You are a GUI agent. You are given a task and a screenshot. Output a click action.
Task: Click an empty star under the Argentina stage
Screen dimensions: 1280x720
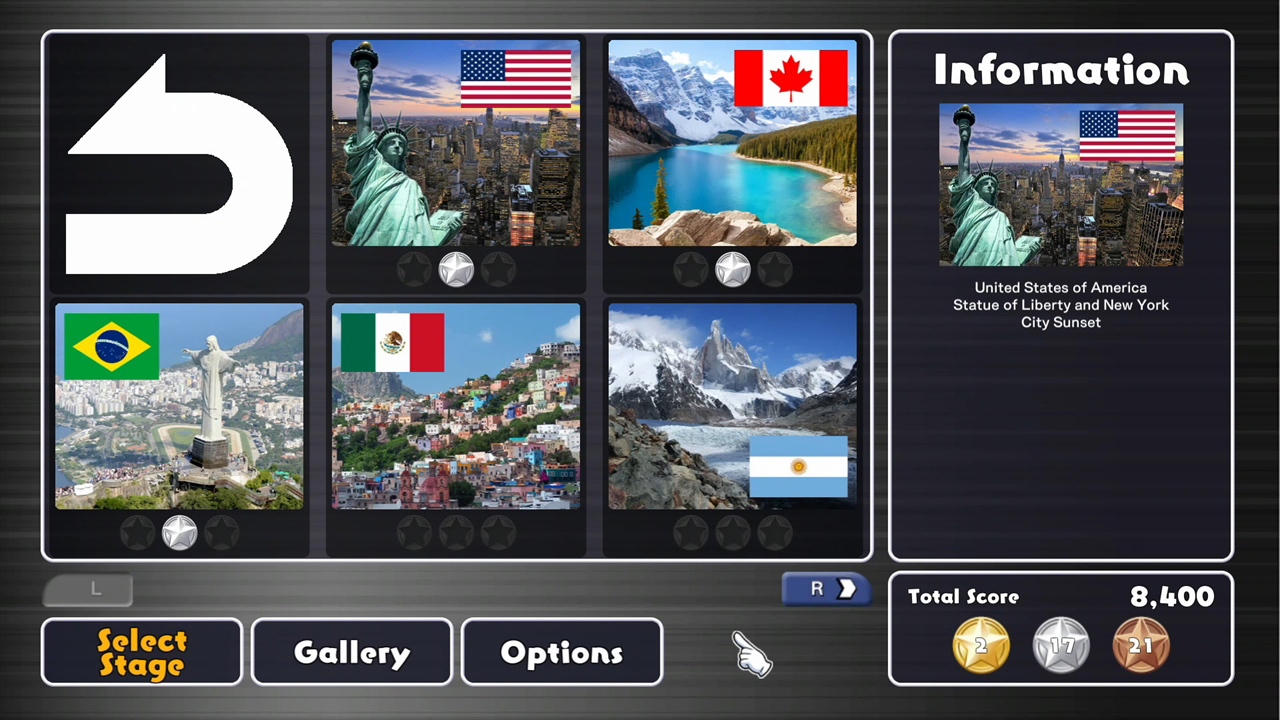(732, 533)
